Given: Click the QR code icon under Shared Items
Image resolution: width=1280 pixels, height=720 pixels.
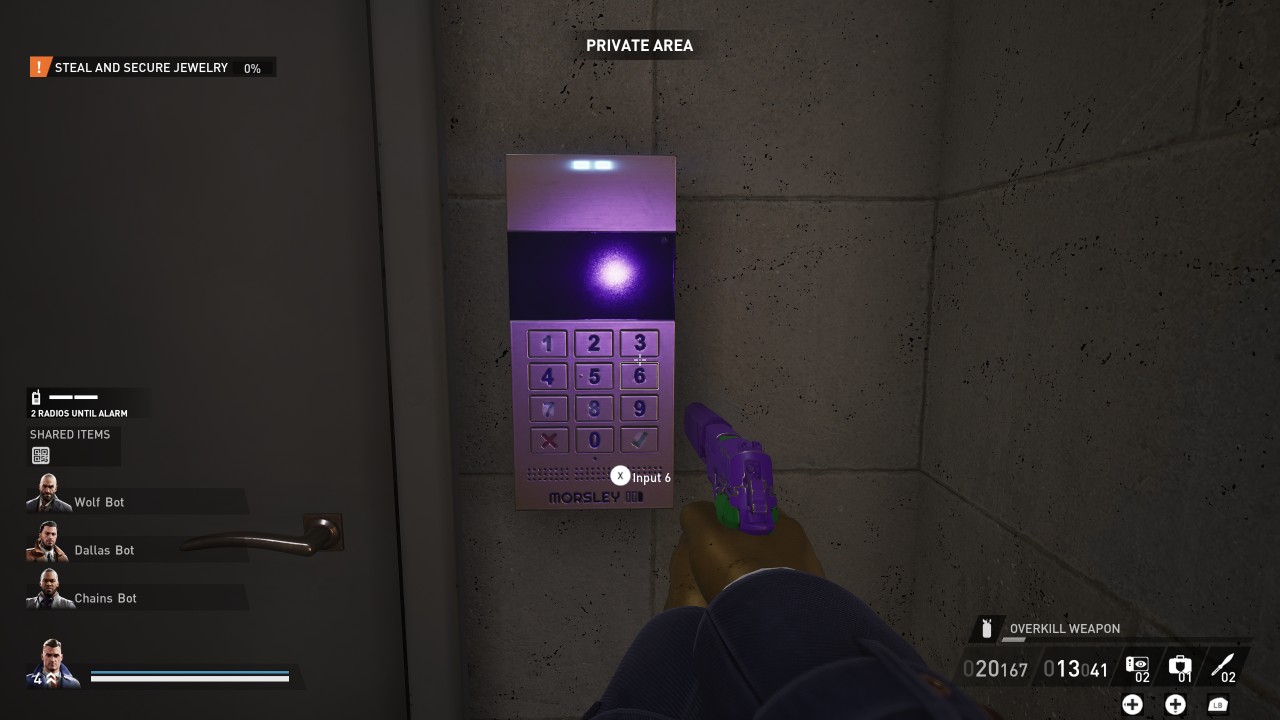Looking at the screenshot, I should [40, 455].
